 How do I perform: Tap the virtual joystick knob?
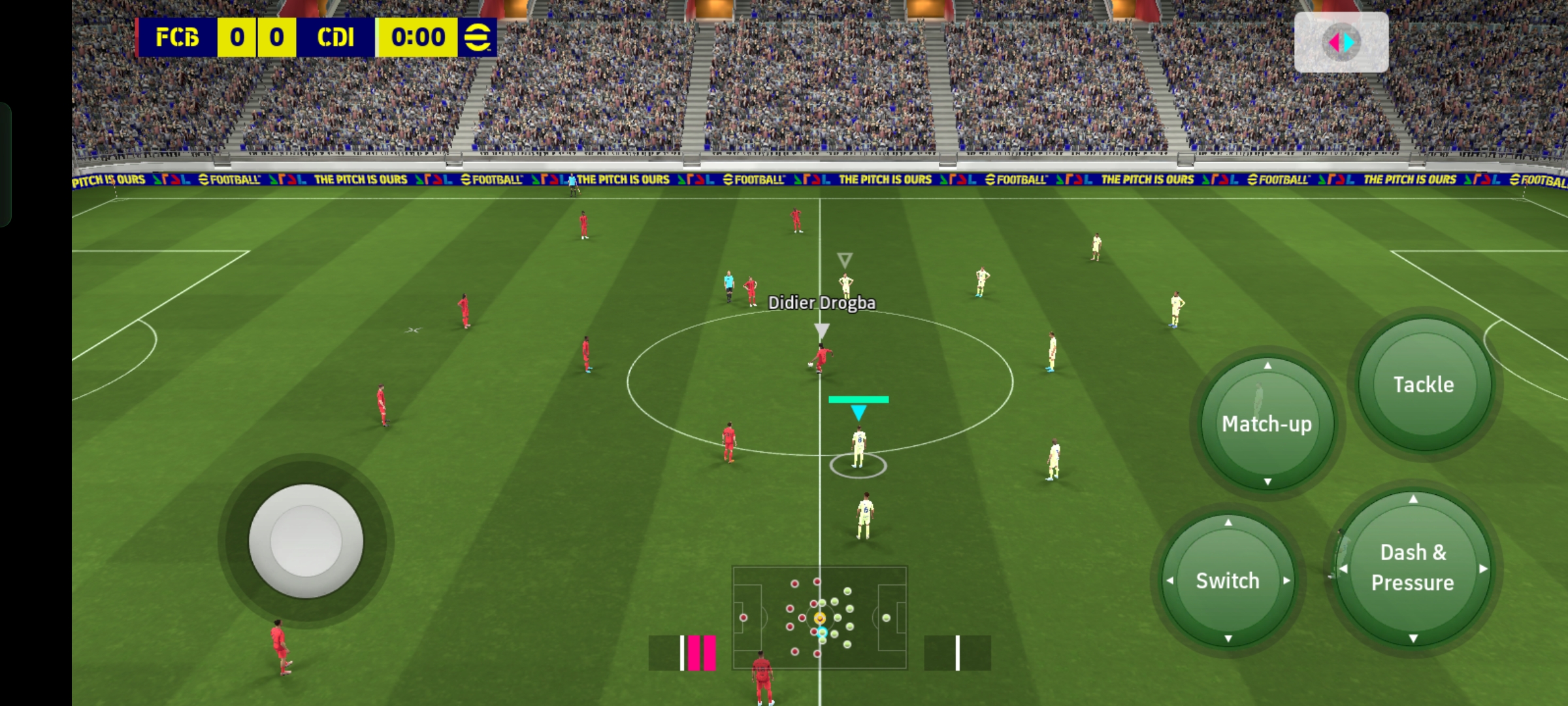306,541
